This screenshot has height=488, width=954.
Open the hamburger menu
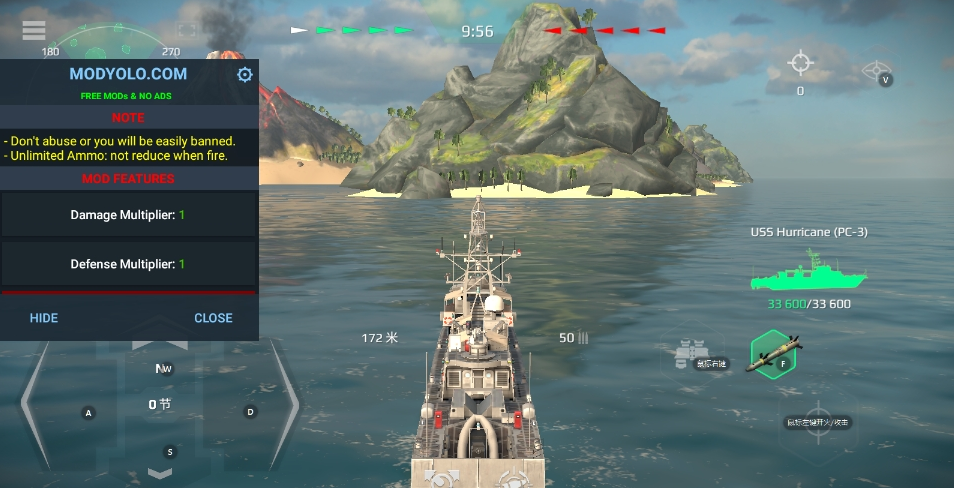[34, 31]
